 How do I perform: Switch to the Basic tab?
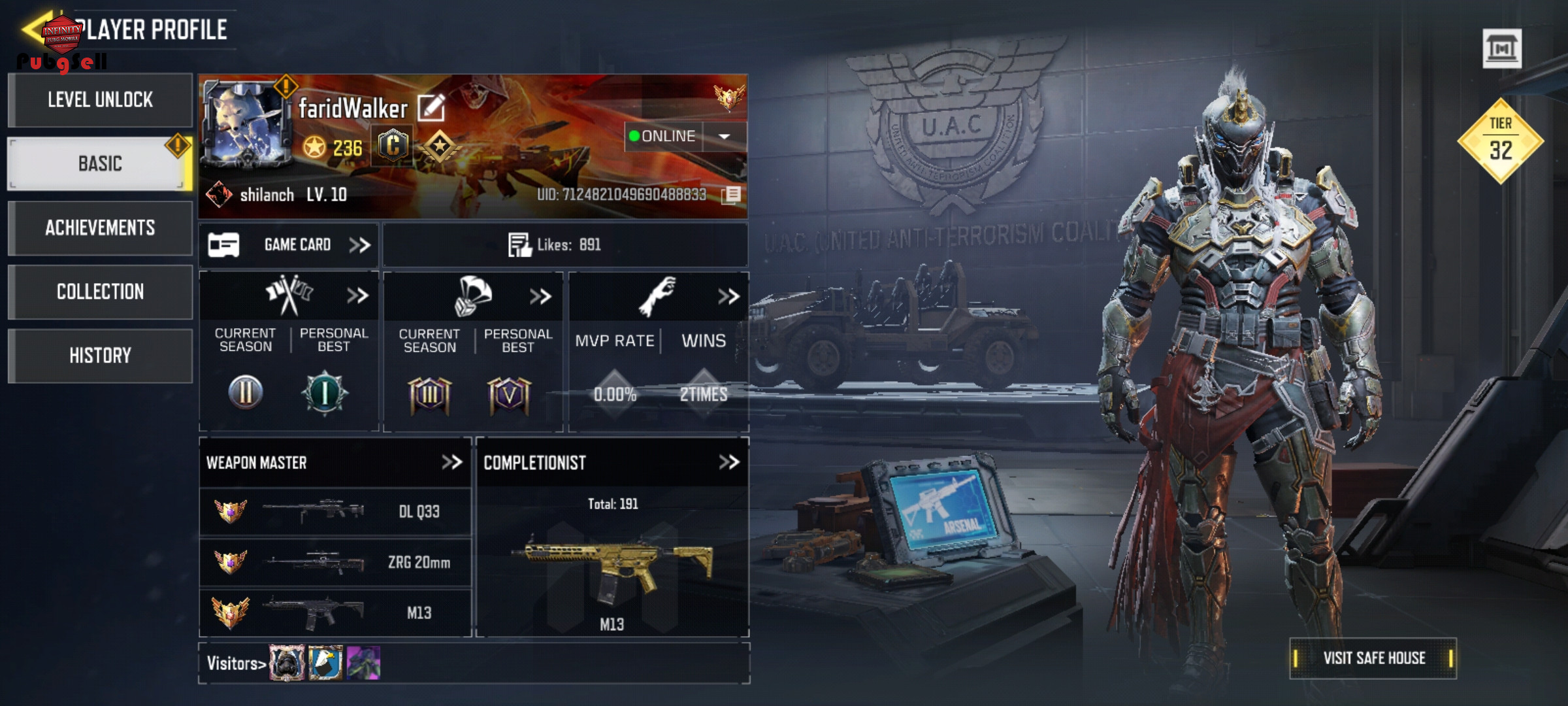click(100, 163)
